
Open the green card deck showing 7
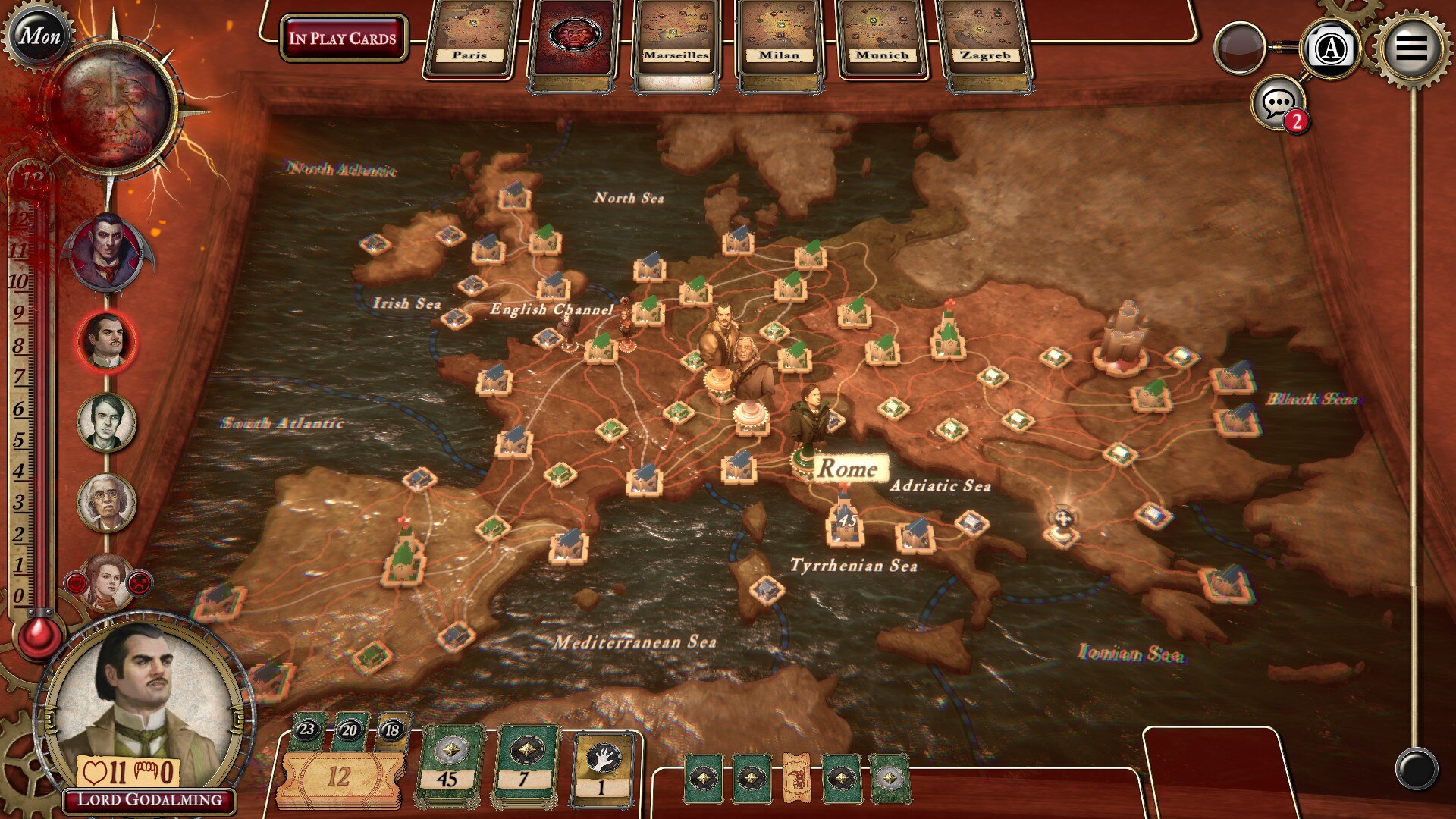pyautogui.click(x=524, y=767)
